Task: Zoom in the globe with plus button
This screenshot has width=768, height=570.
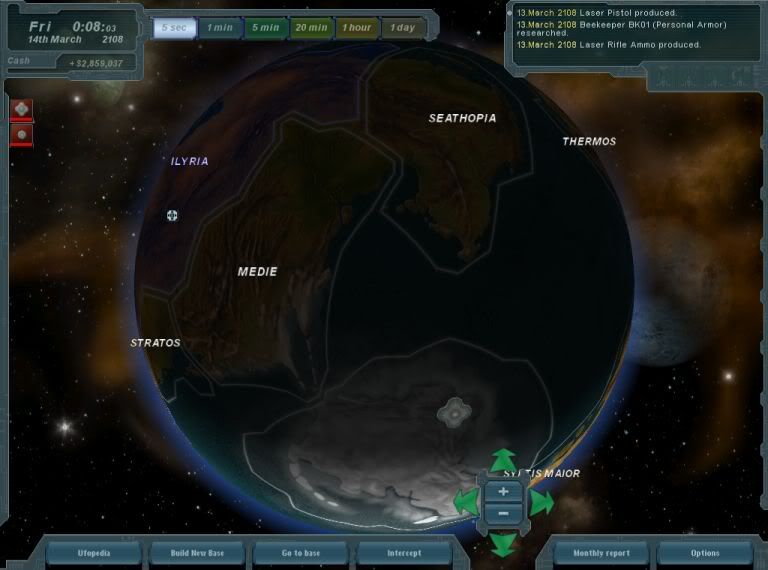Action: coord(503,491)
